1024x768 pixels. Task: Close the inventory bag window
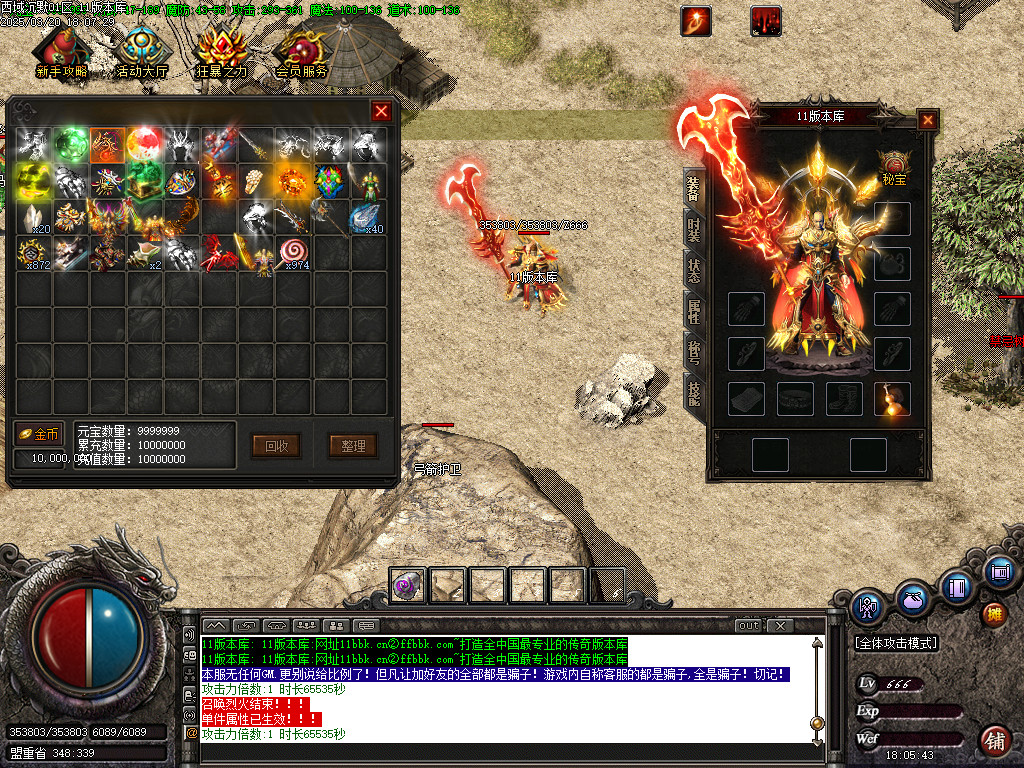coord(381,111)
